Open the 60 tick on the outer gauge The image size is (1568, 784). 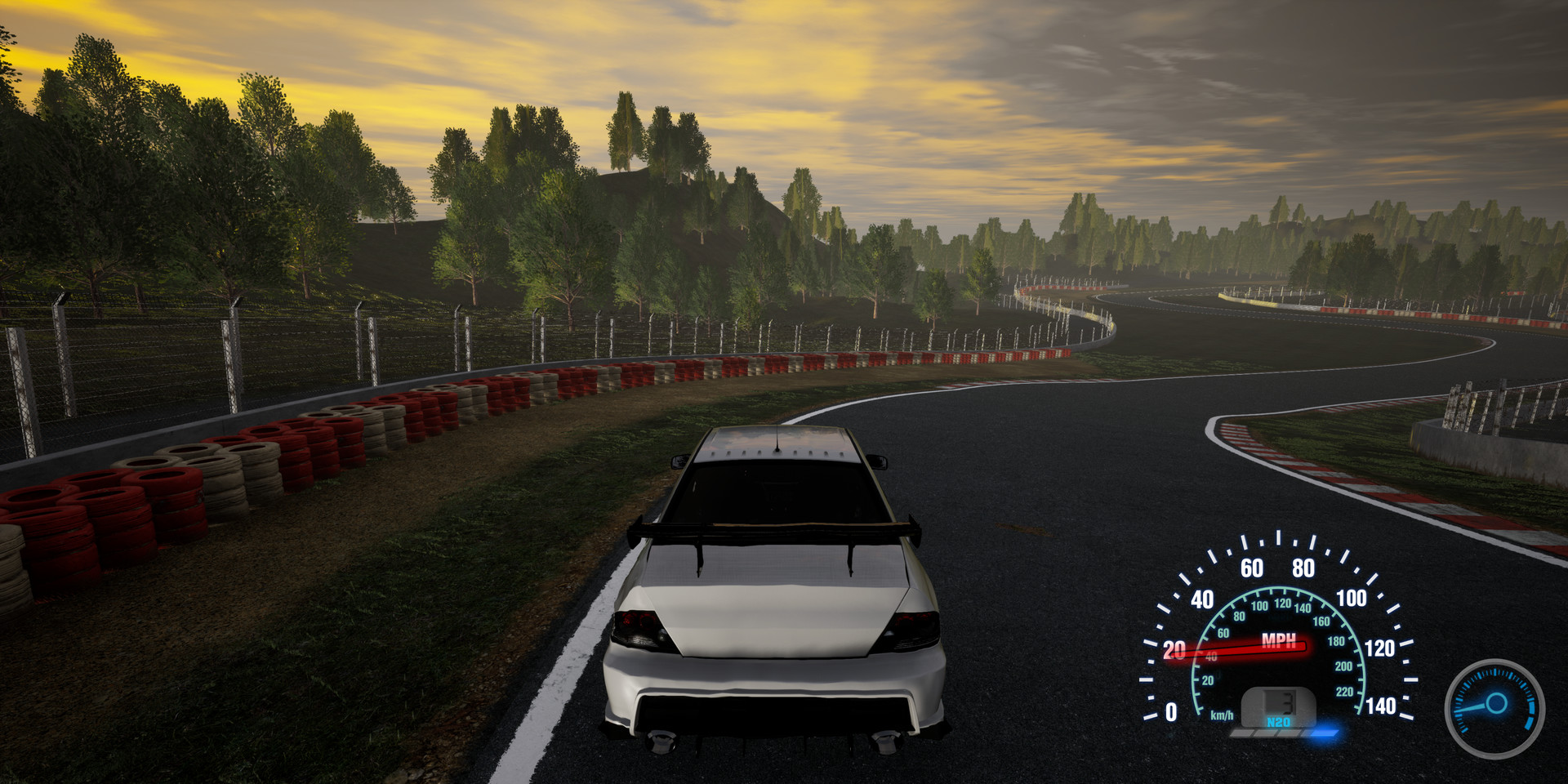[x=1251, y=568]
